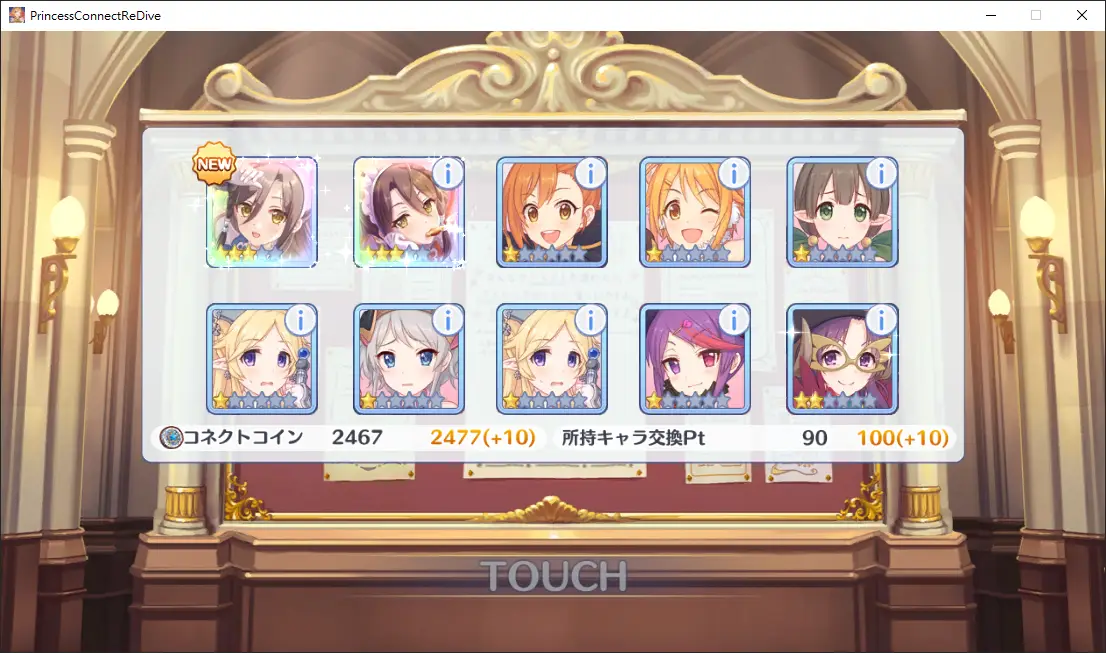1106x653 pixels.
Task: Choose the winking orange-haired girl card
Action: [x=695, y=213]
